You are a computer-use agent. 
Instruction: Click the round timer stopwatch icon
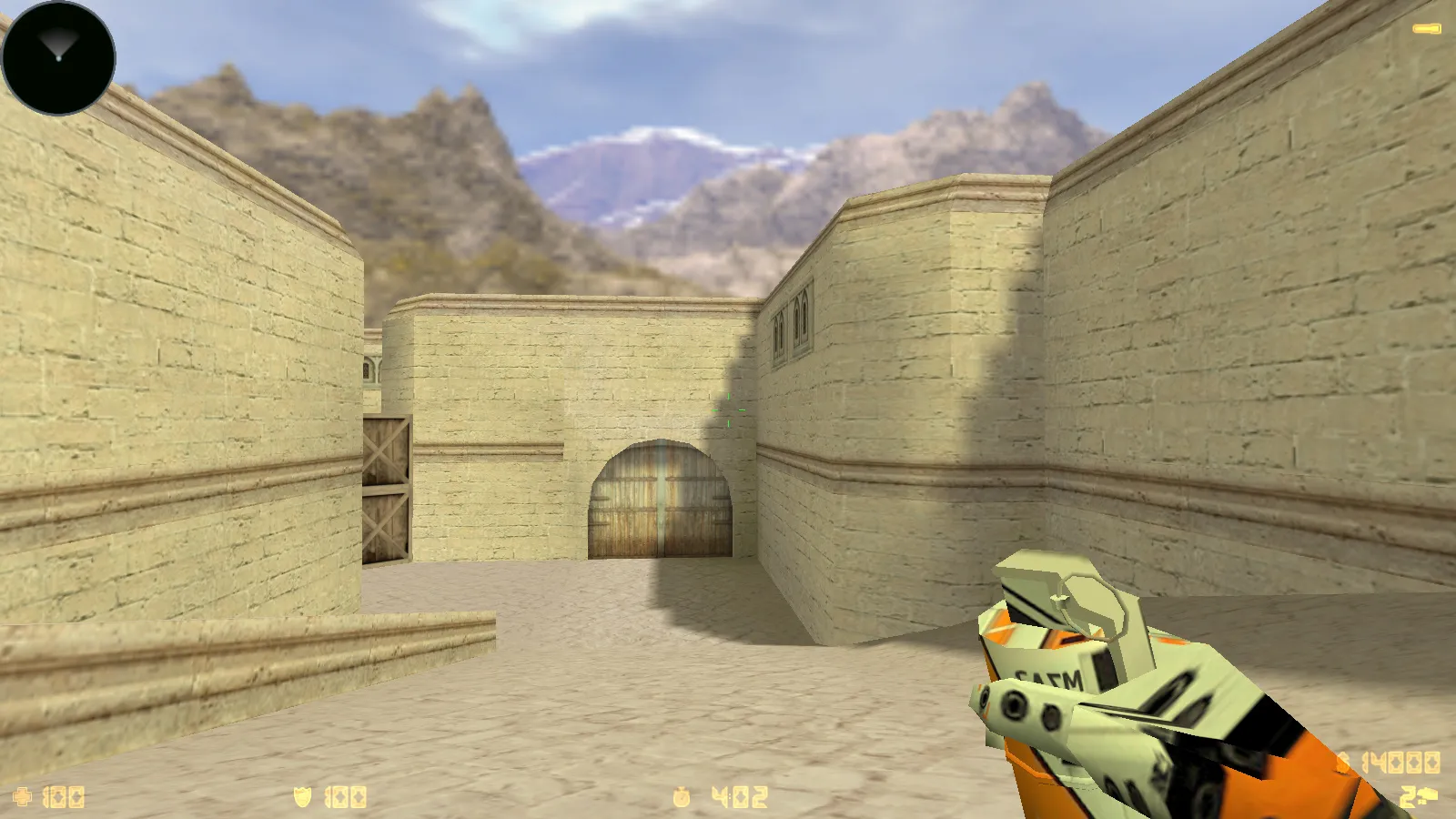681,797
